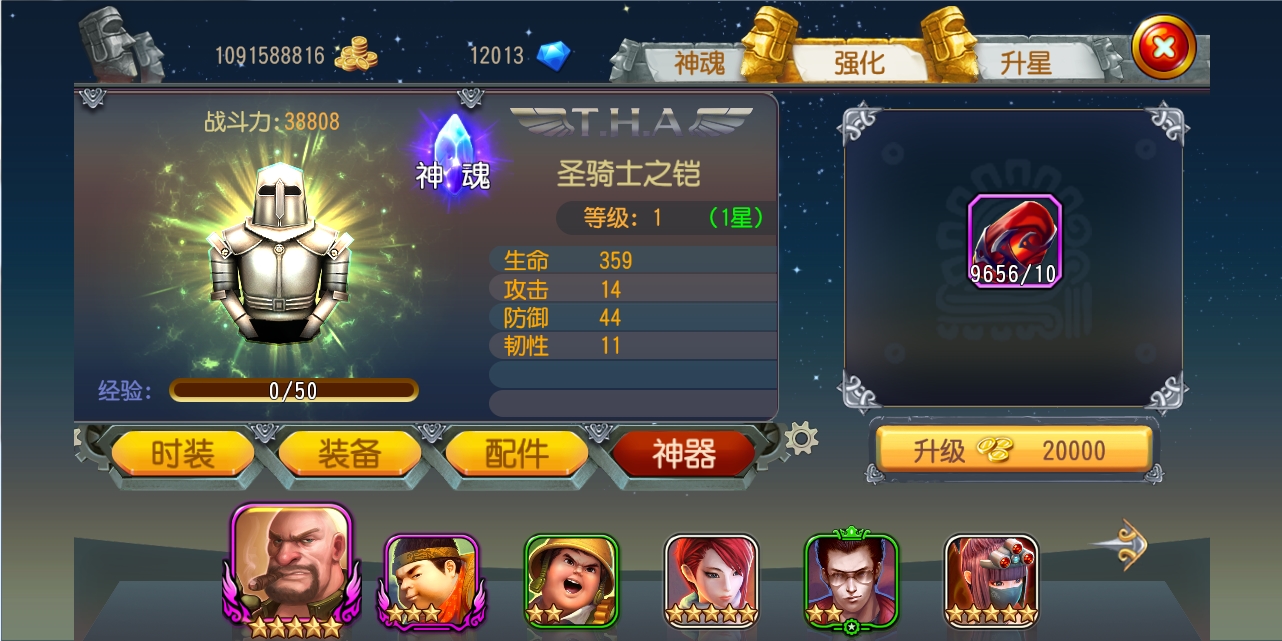Choose the 配件 category
This screenshot has width=1282, height=641.
point(516,454)
